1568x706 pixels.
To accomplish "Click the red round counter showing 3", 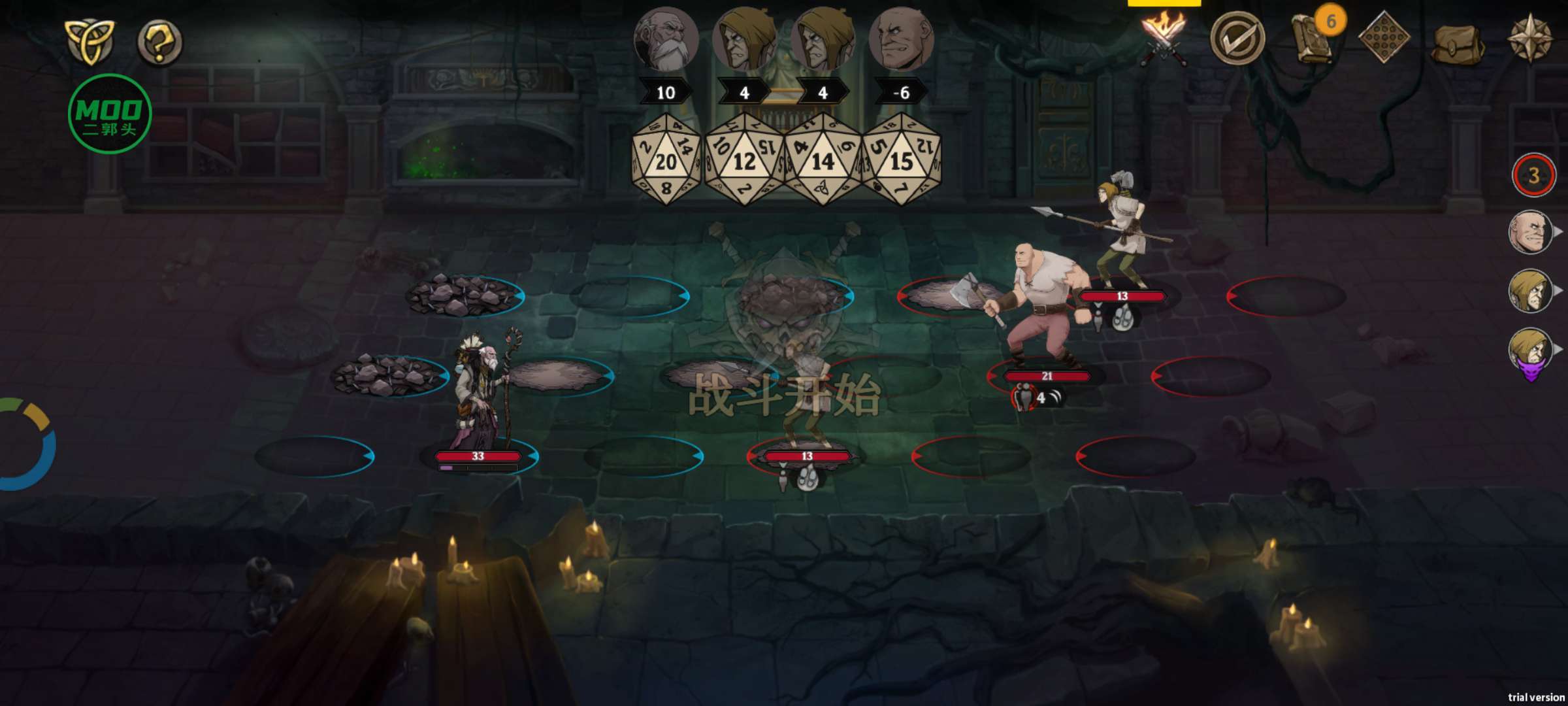I will [x=1533, y=175].
